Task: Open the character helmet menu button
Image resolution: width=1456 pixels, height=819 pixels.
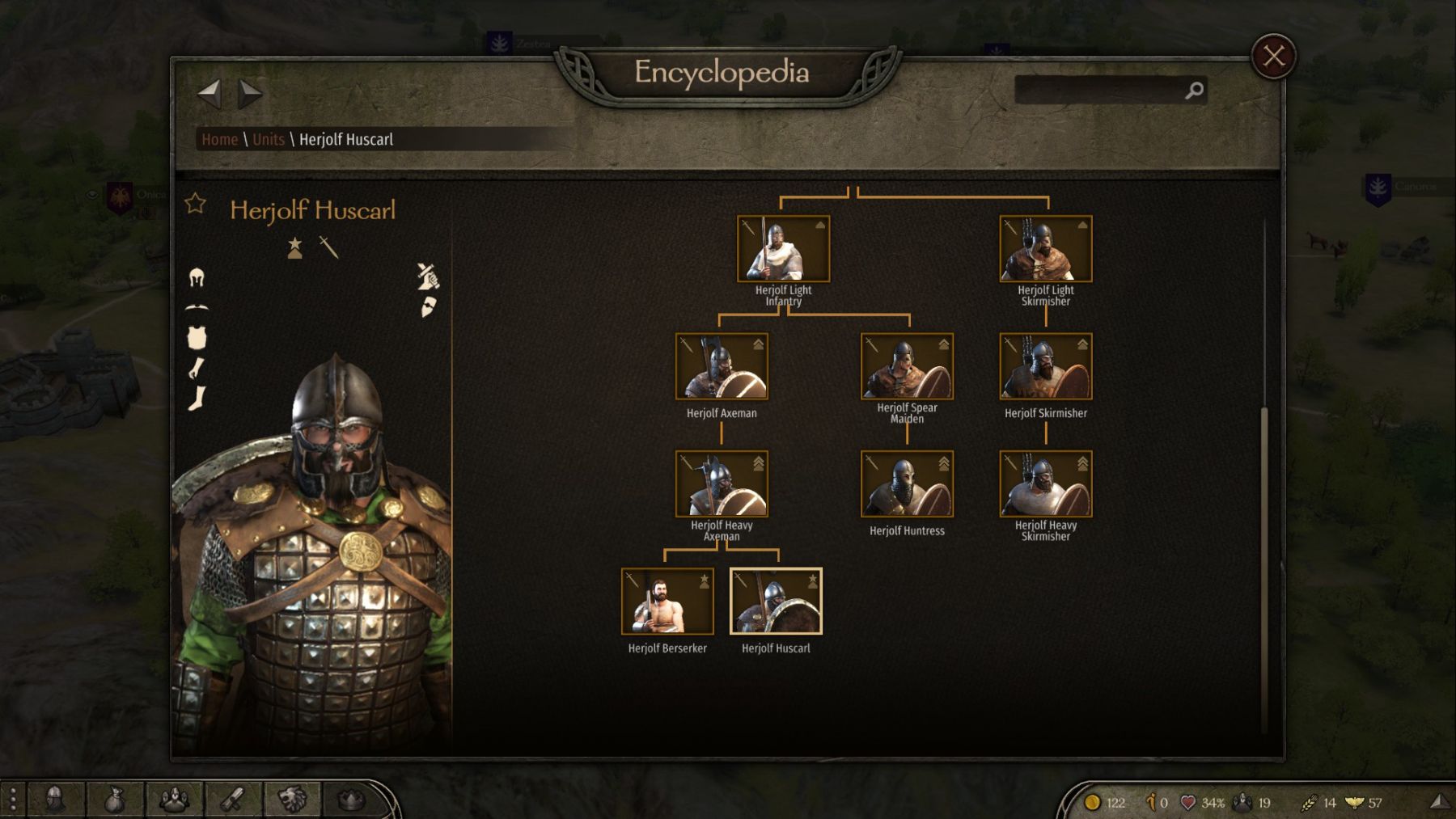Action: [x=55, y=800]
